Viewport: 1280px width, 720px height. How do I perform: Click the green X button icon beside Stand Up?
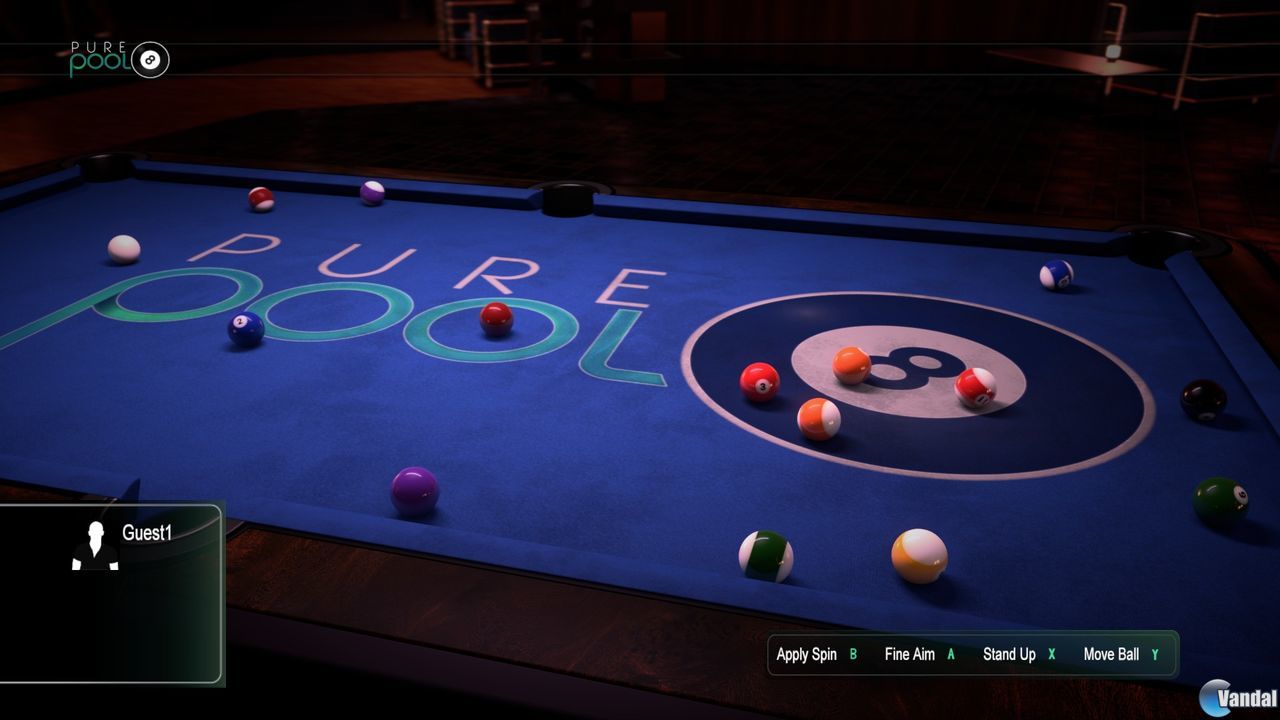1051,654
